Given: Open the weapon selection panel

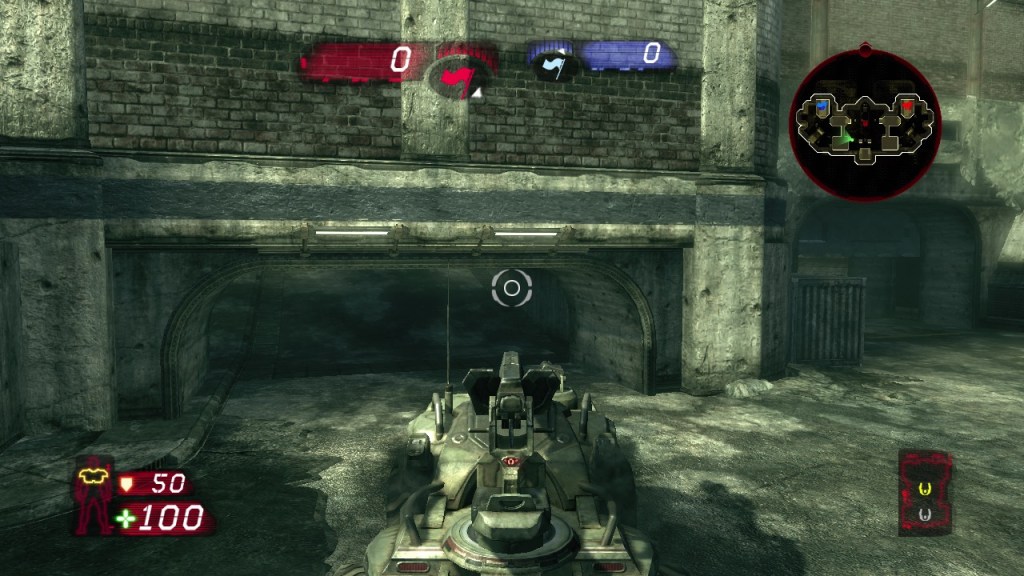Looking at the screenshot, I should (x=924, y=492).
